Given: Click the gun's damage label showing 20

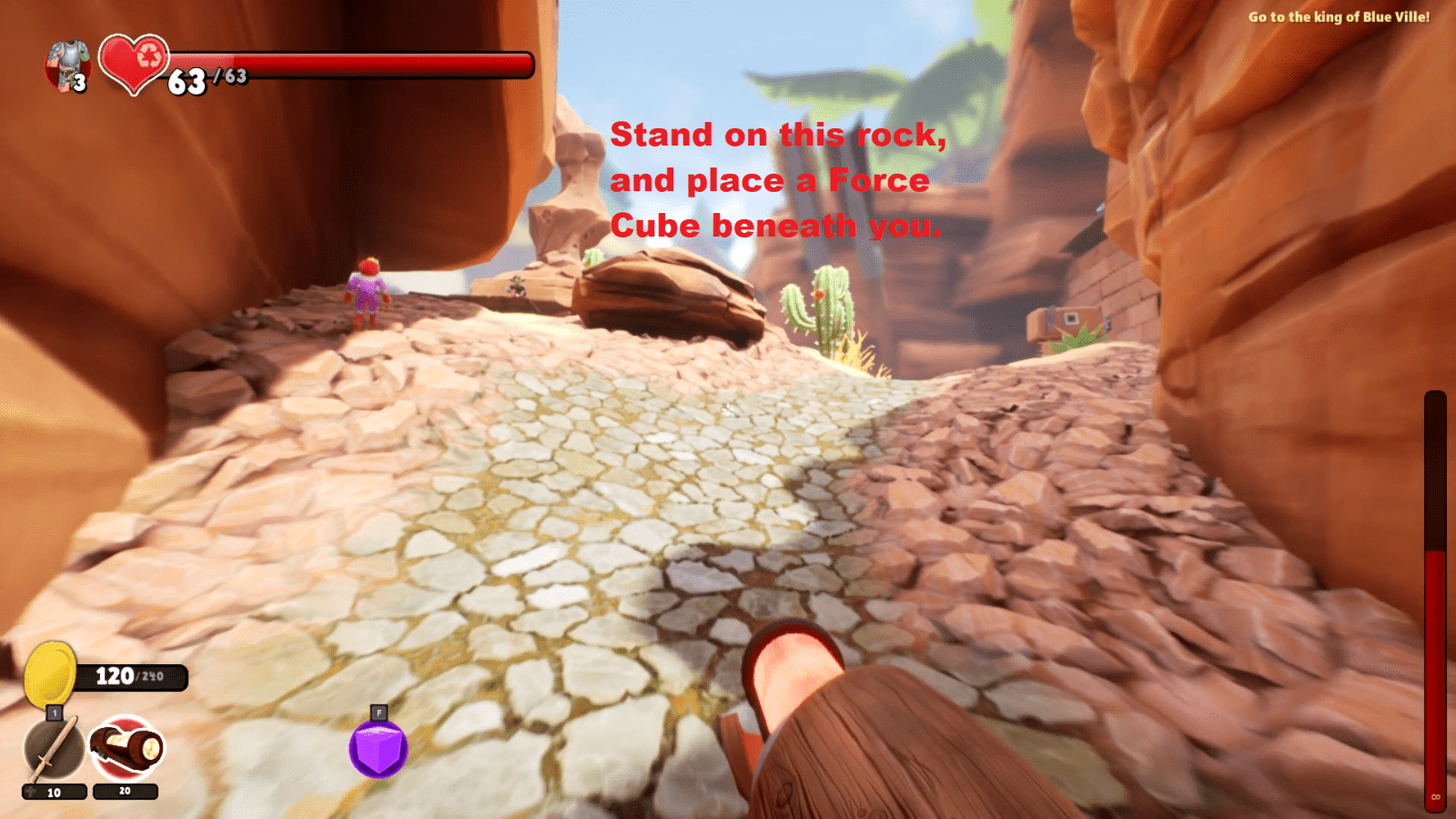Looking at the screenshot, I should tap(125, 790).
